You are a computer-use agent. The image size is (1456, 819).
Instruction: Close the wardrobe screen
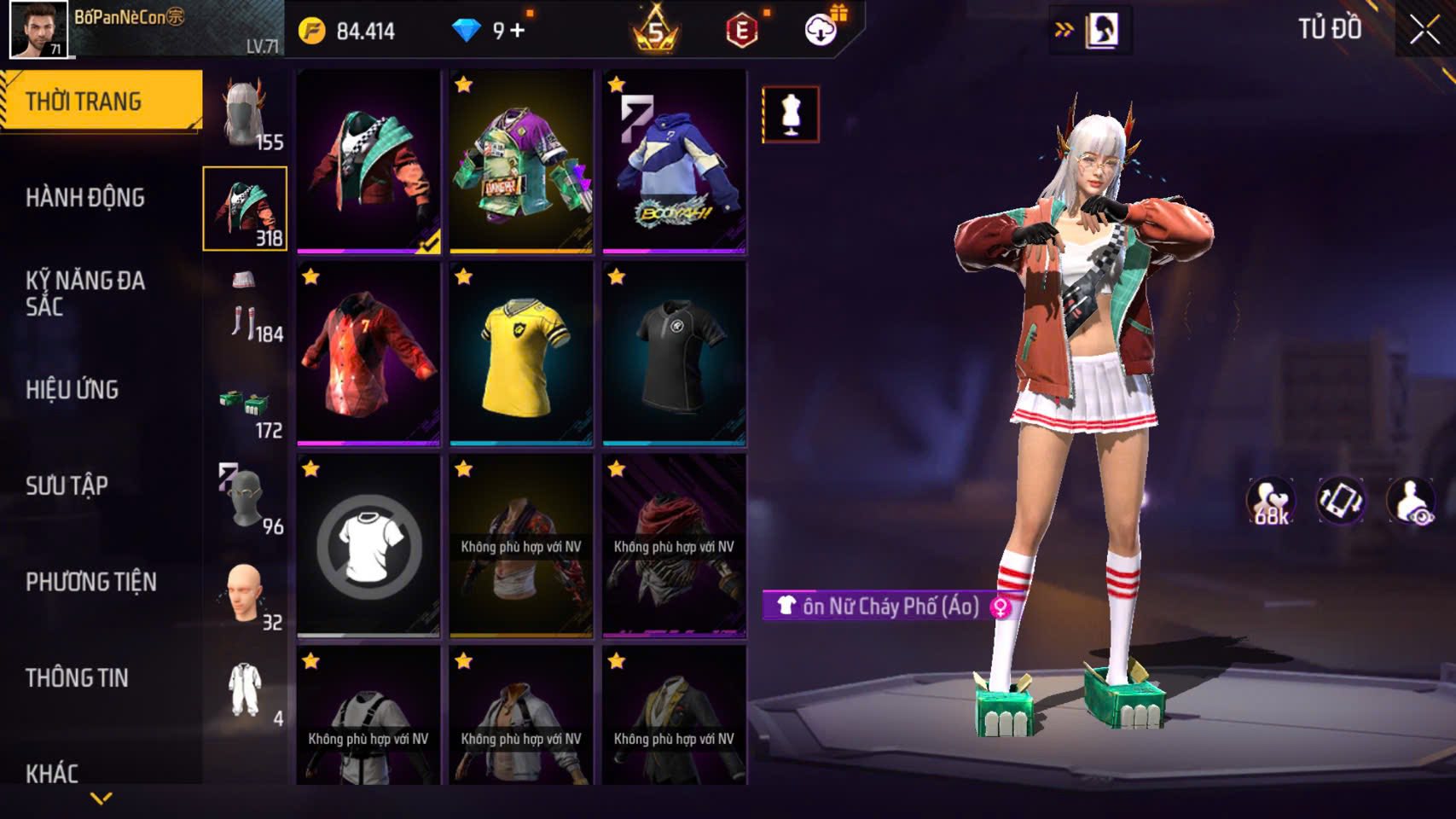pyautogui.click(x=1424, y=31)
